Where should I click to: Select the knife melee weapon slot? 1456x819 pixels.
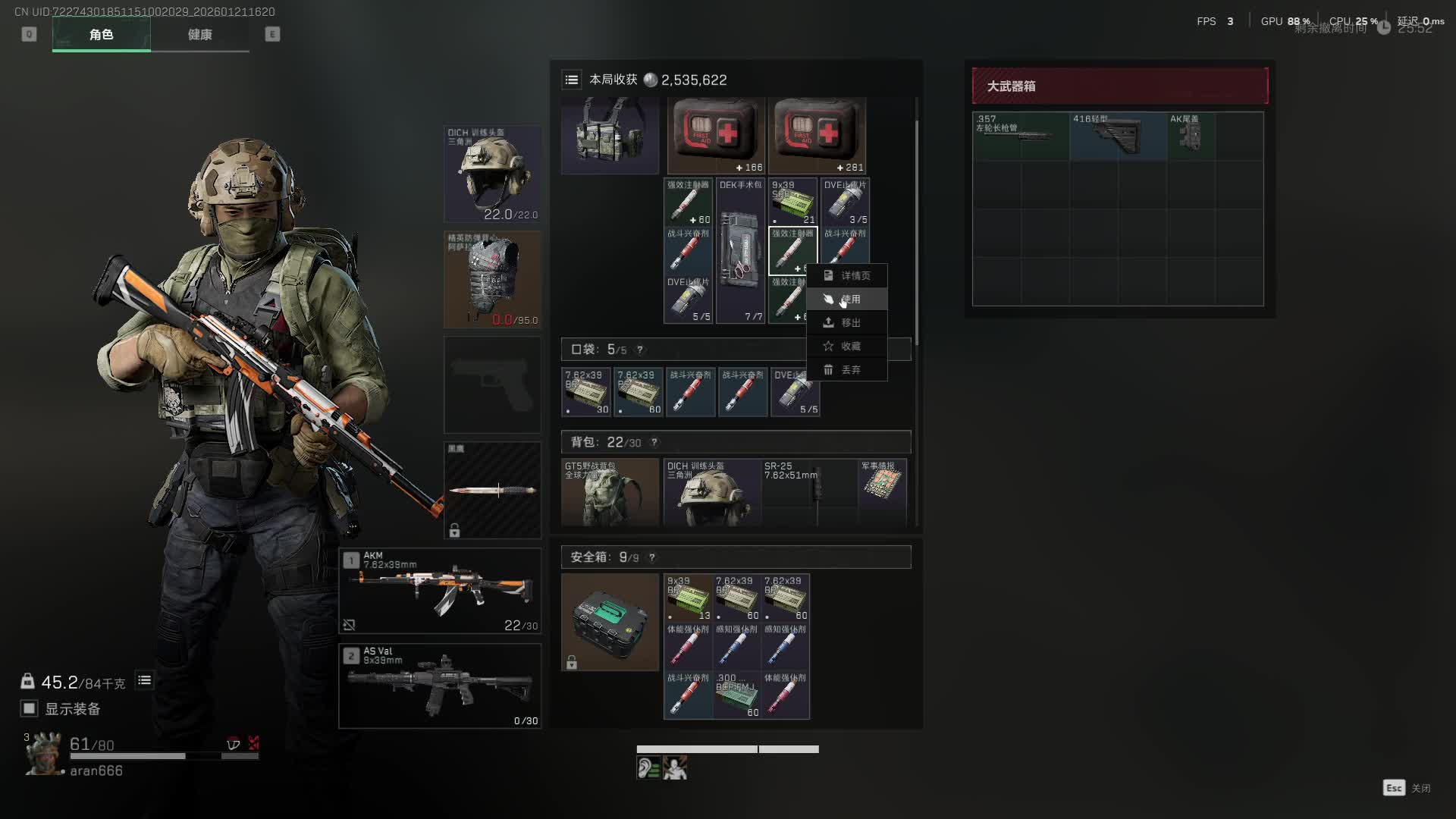(x=492, y=490)
